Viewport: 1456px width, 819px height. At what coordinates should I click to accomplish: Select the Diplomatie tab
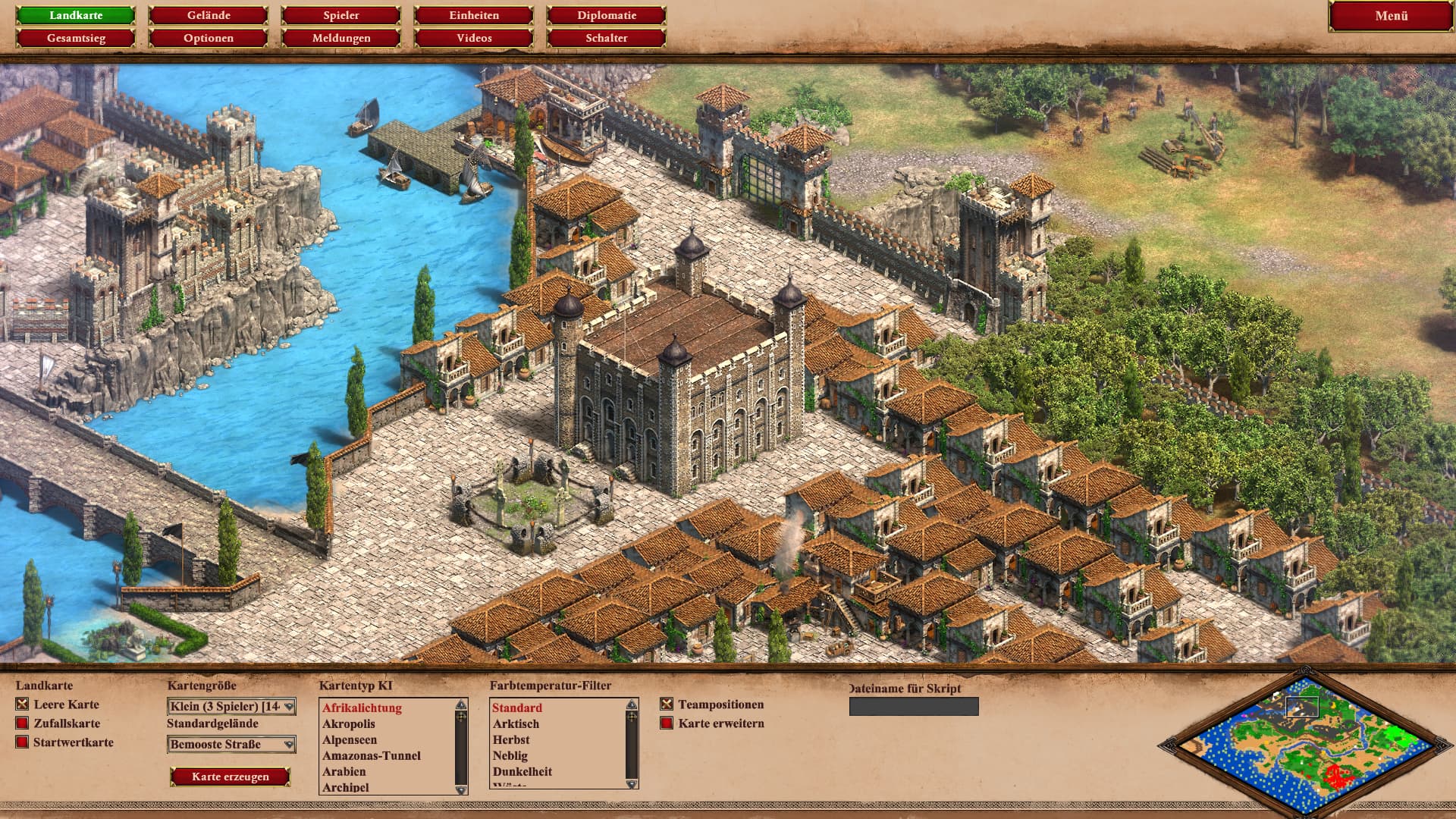tap(607, 15)
